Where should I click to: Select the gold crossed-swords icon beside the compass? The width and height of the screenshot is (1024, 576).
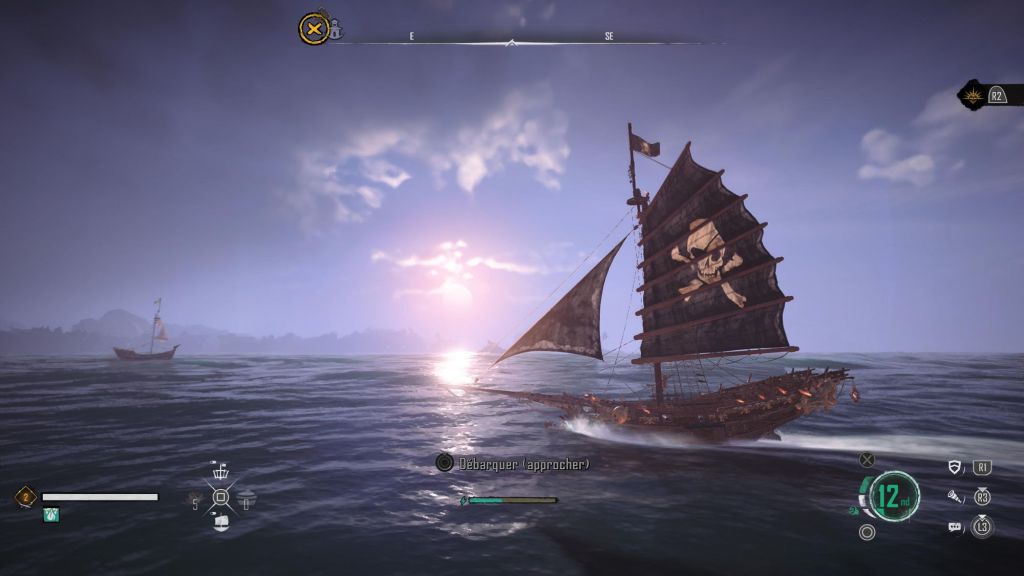313,28
